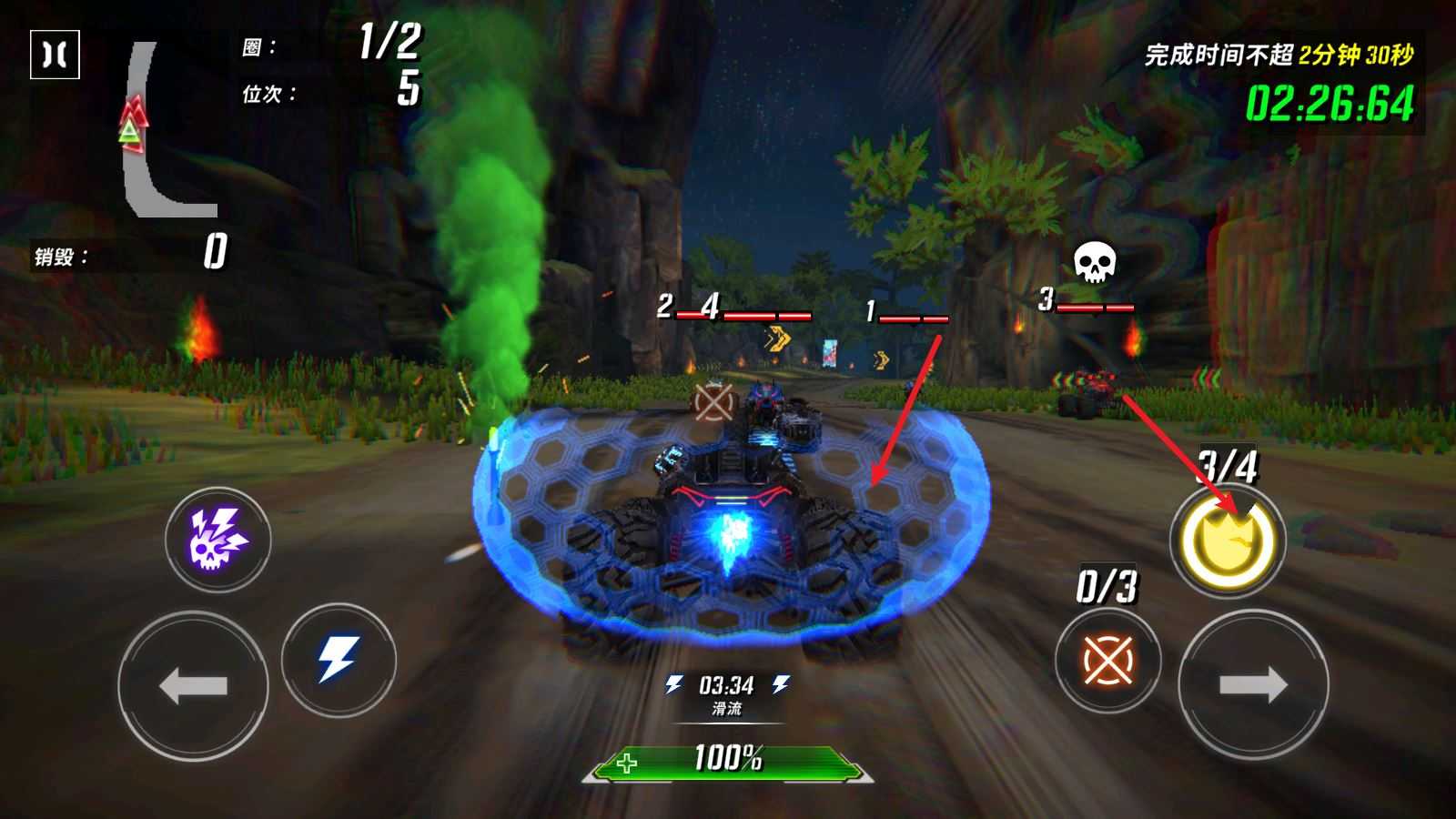The height and width of the screenshot is (819, 1456).
Task: Pause the race with the top-left button
Action: 55,55
